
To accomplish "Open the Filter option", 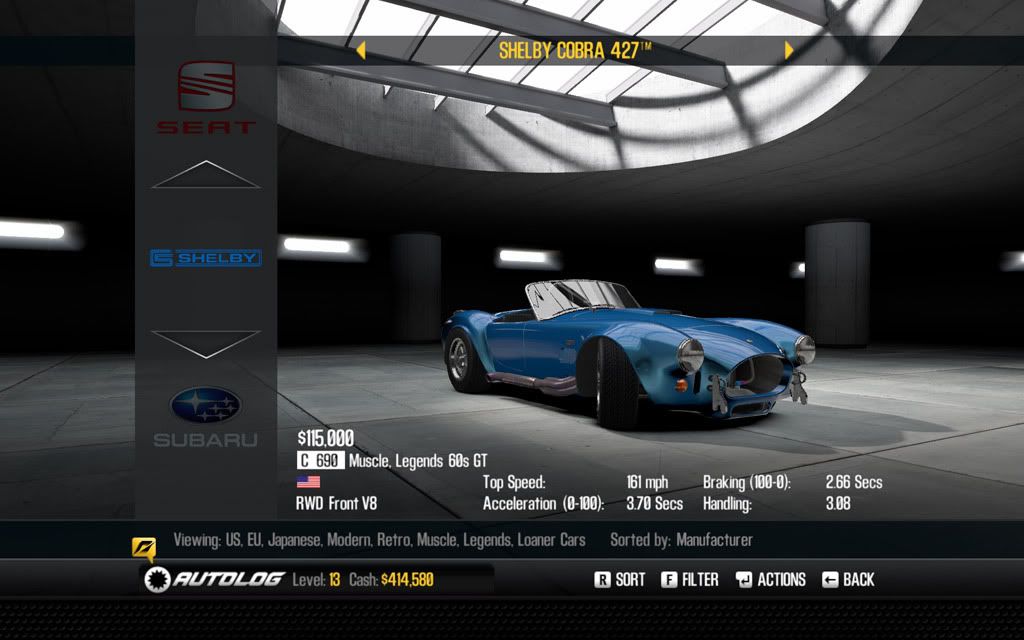I will pos(690,579).
